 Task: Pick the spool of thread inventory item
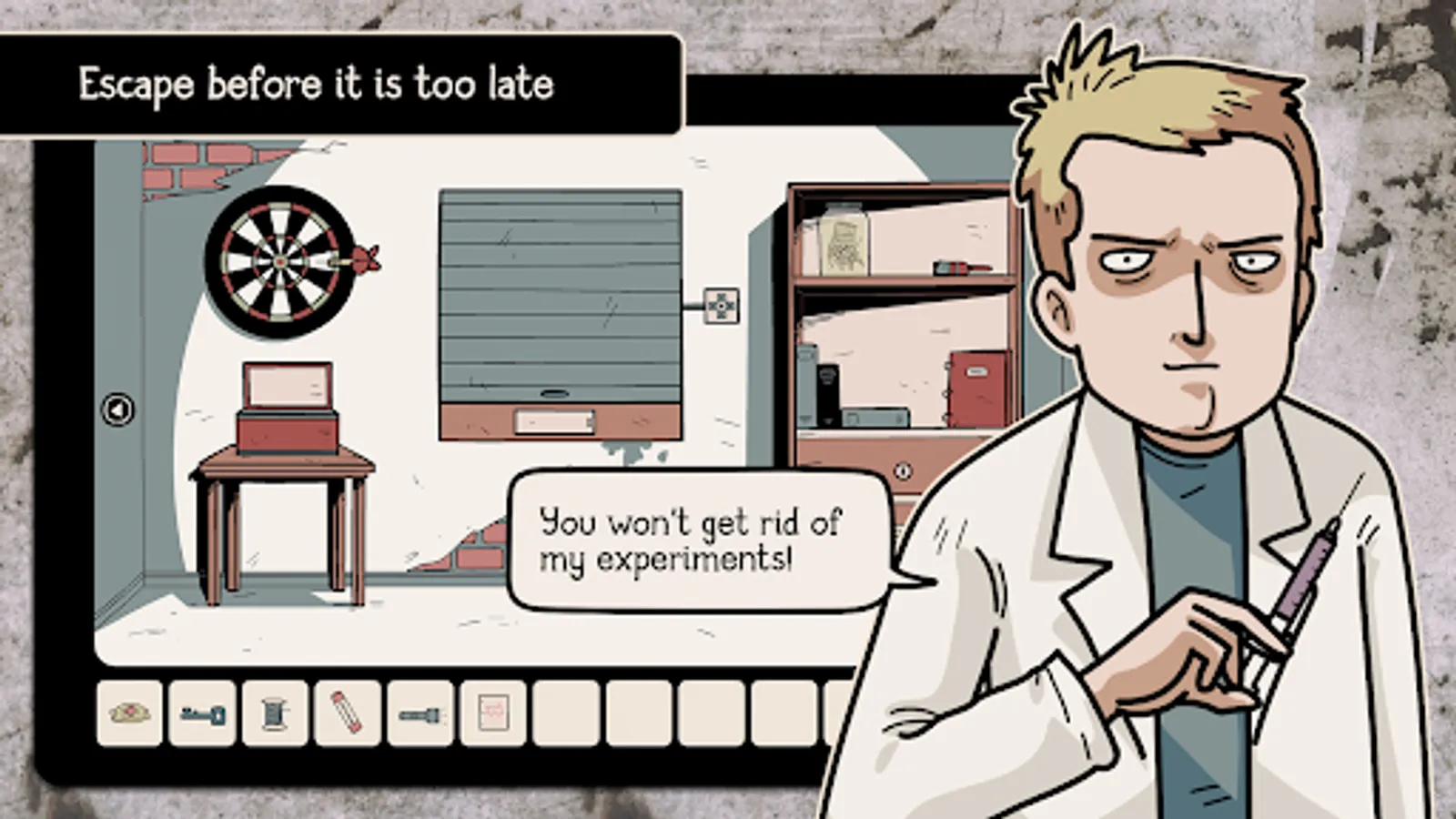coord(274,714)
